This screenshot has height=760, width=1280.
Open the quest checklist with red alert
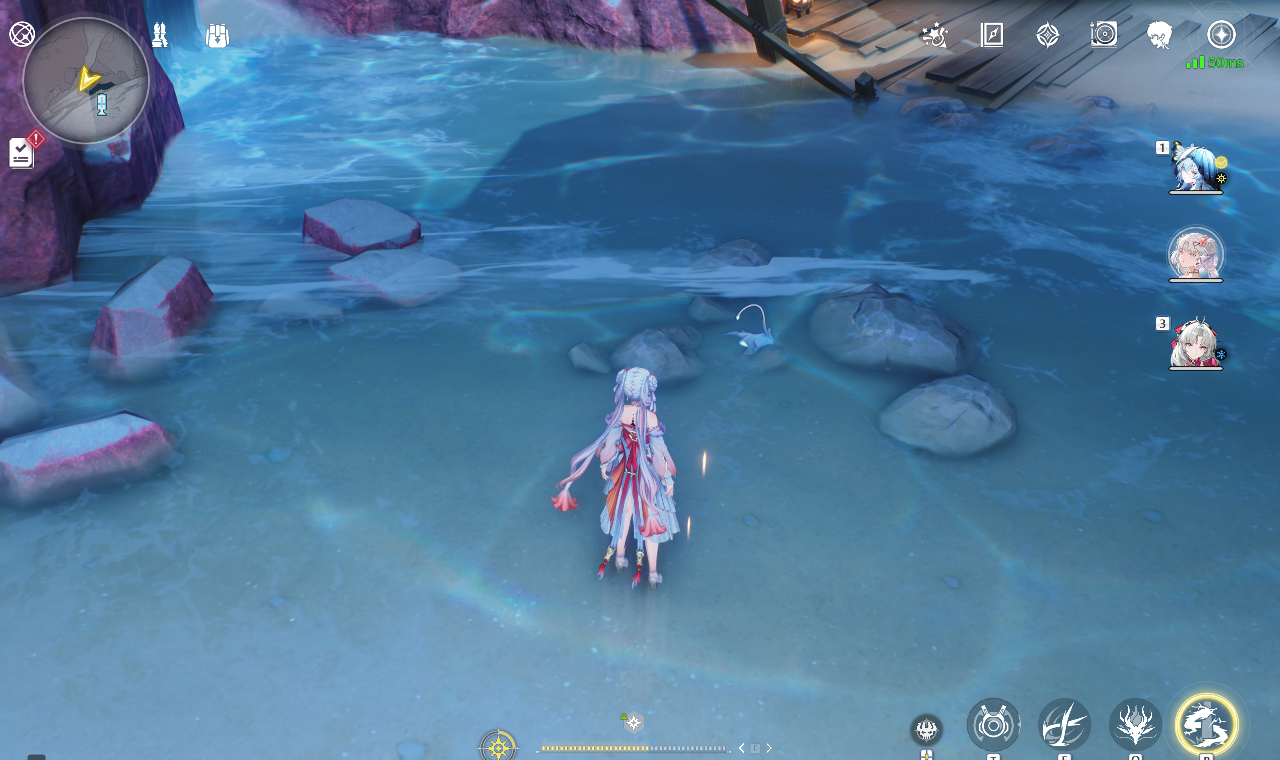point(23,152)
